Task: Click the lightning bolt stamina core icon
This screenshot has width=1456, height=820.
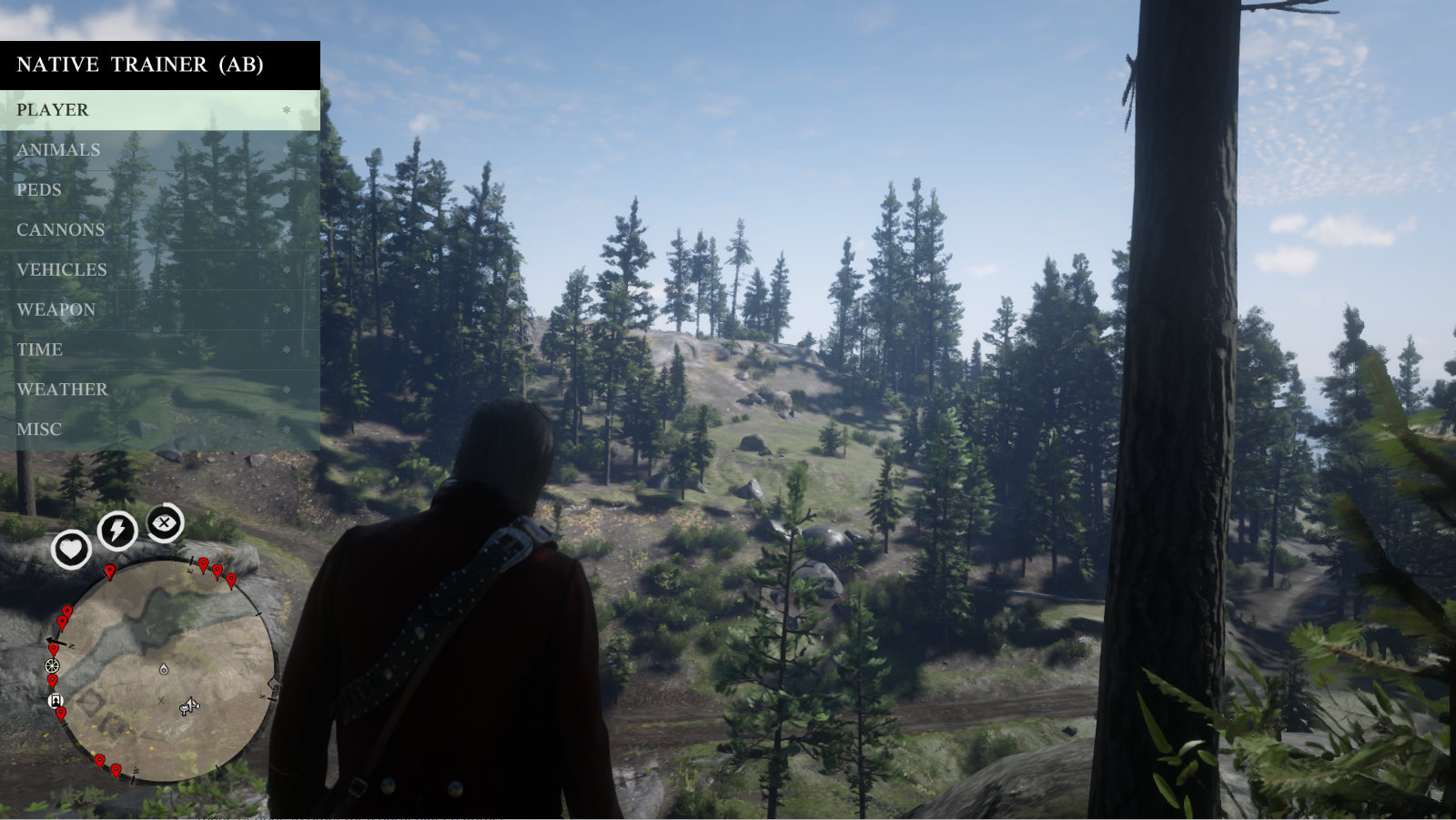Action: pyautogui.click(x=117, y=531)
